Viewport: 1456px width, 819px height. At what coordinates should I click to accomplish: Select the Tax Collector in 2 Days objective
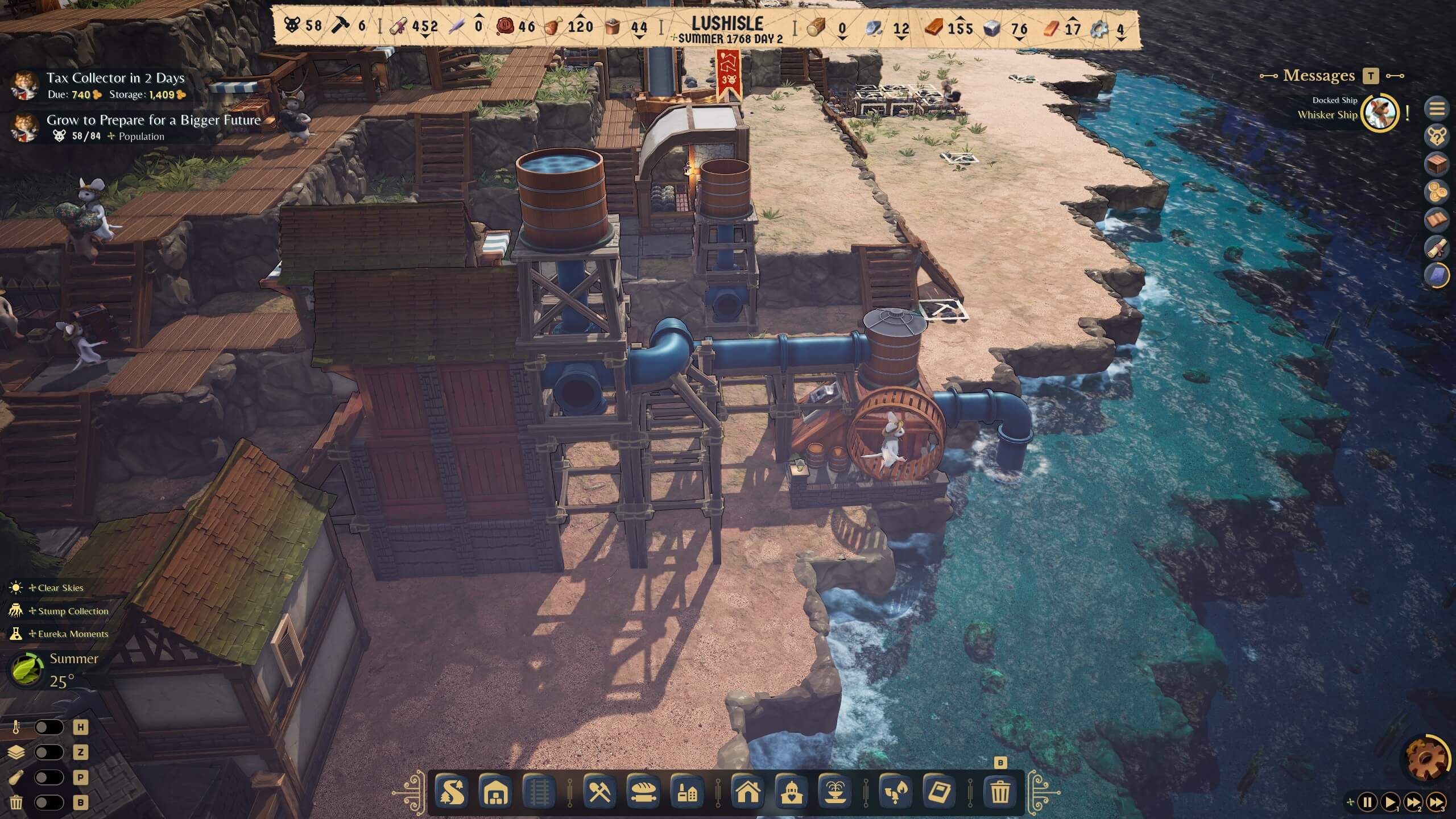115,78
